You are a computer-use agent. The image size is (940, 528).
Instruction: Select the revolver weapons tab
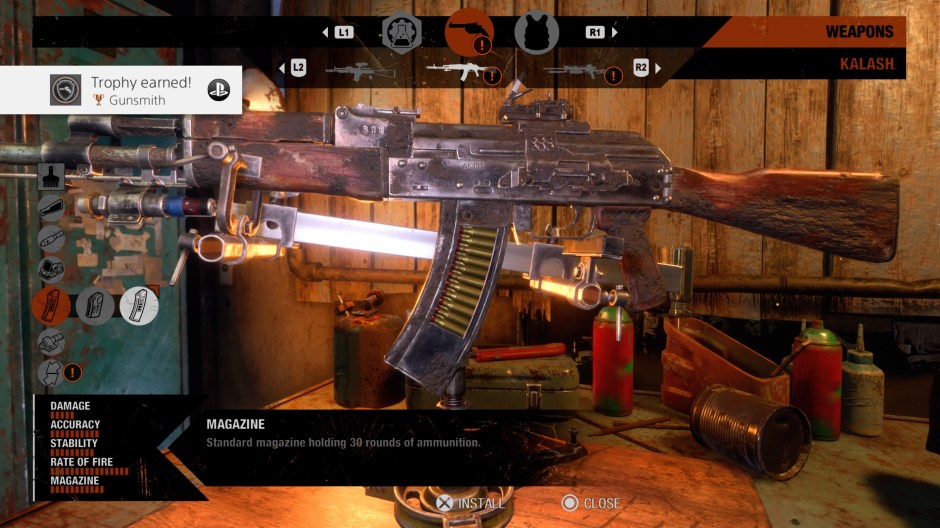(x=469, y=32)
